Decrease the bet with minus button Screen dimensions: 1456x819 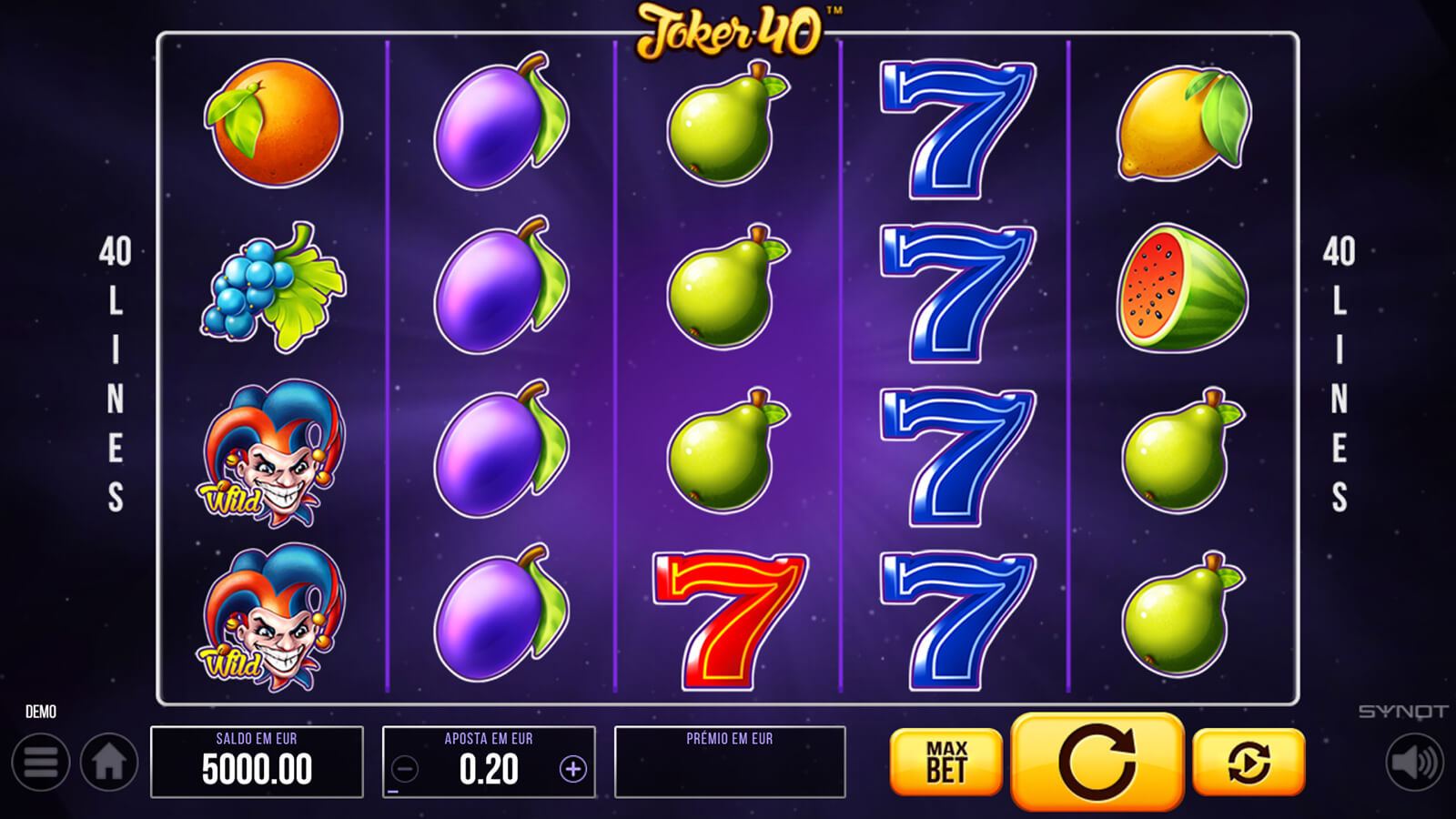[405, 770]
